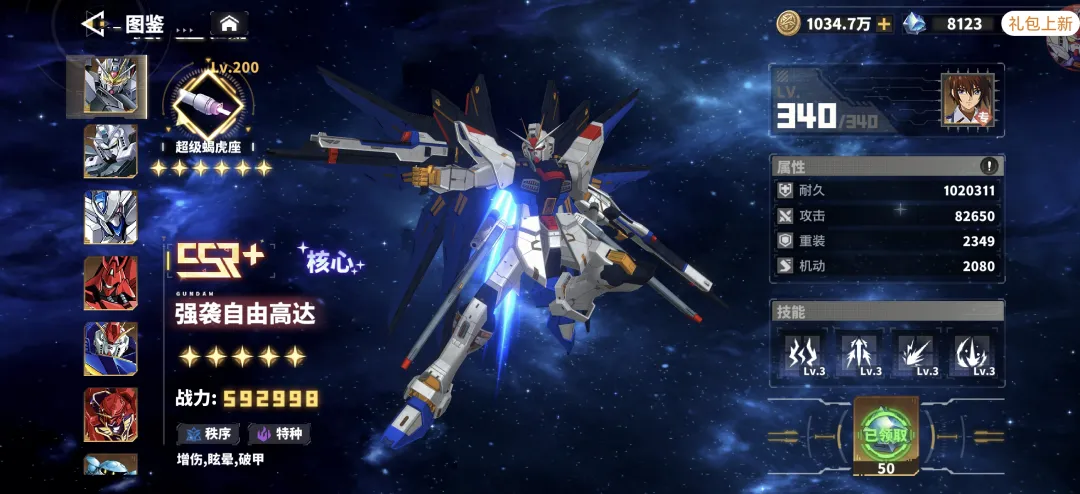Viewport: 1080px width, 494px height.
Task: Open the 礼包上新 gift pack offer
Action: [x=1040, y=24]
